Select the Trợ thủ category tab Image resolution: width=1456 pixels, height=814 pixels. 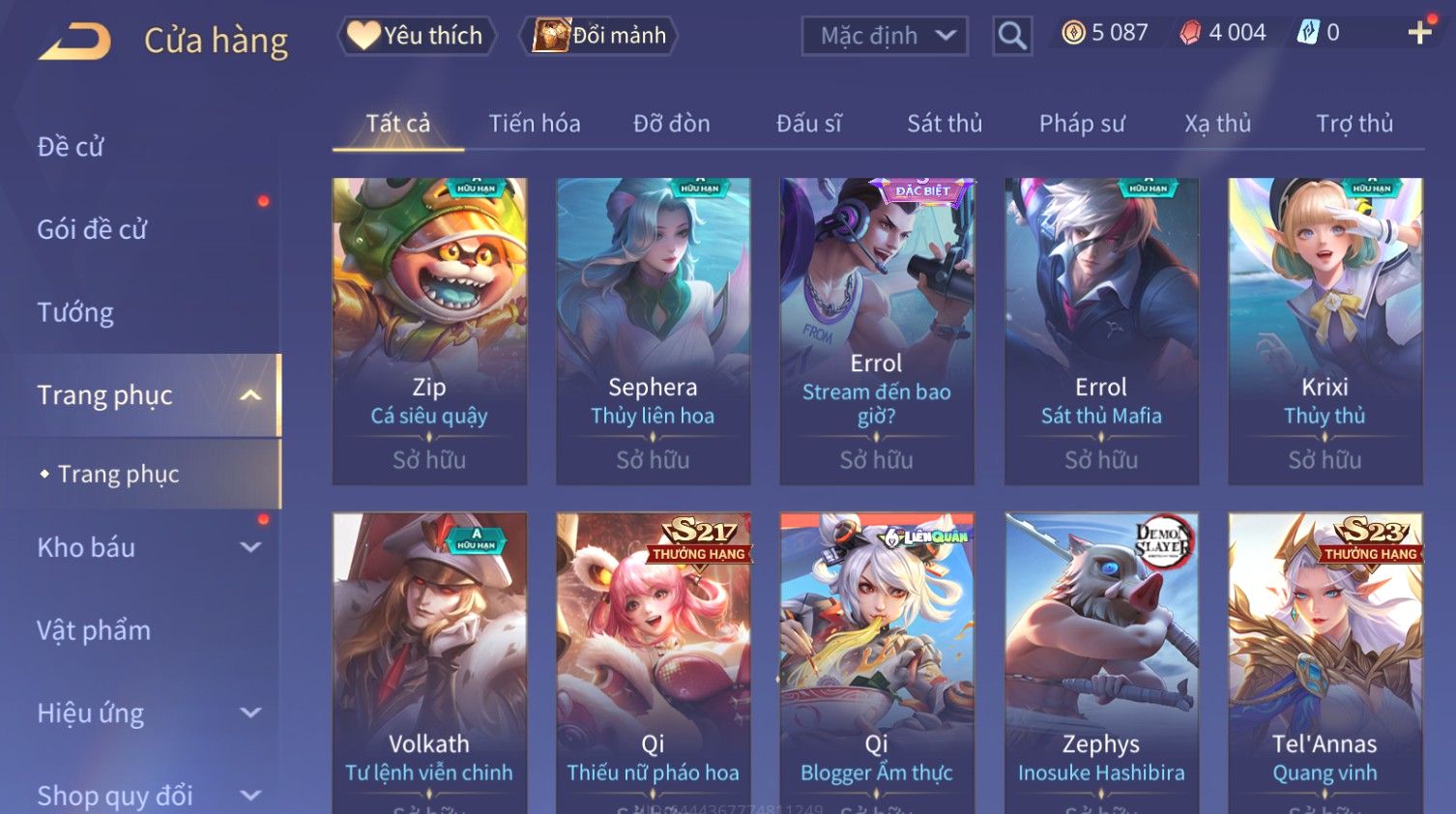click(x=1354, y=124)
